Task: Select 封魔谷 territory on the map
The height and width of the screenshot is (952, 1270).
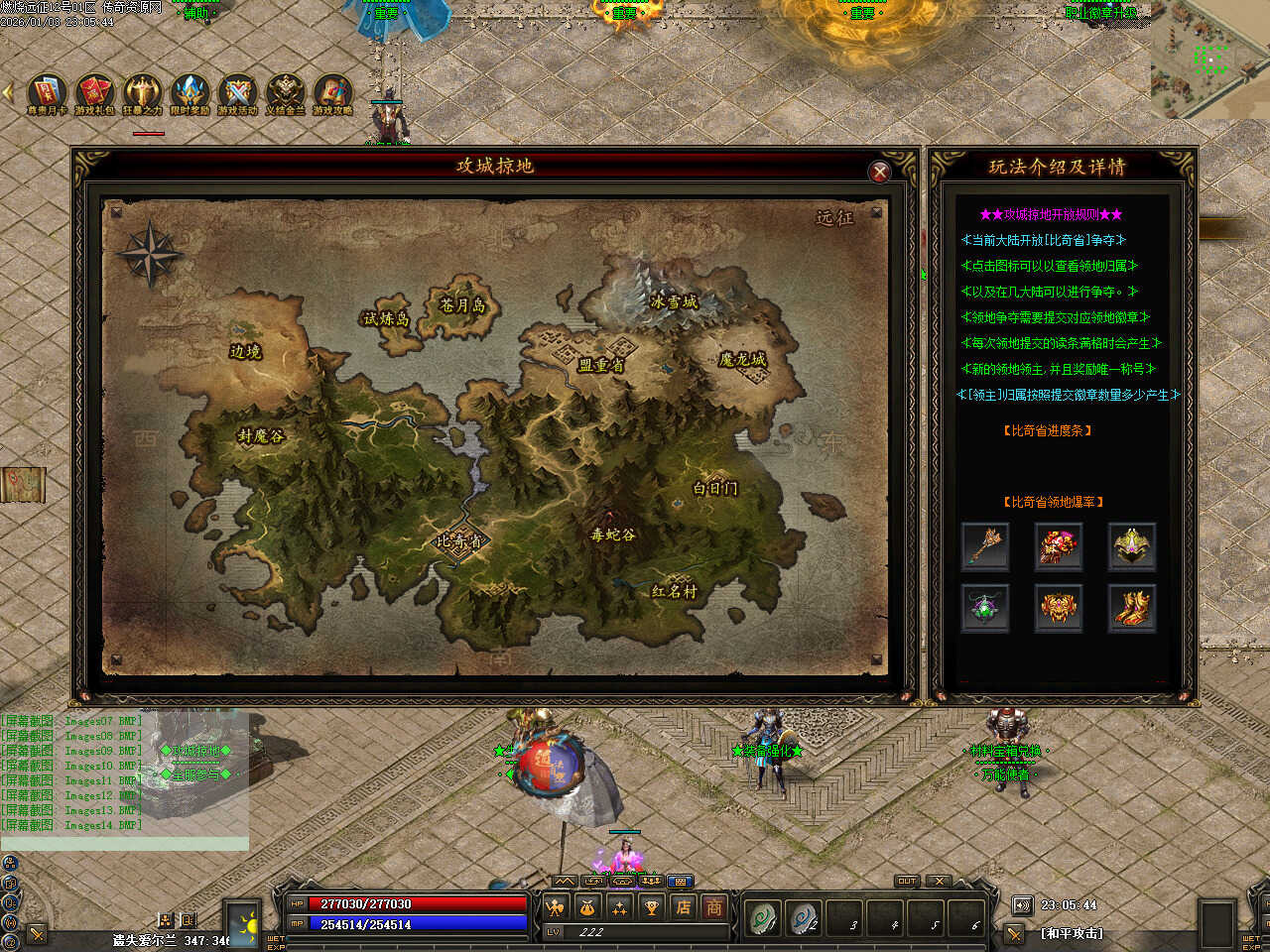Action: (260, 436)
